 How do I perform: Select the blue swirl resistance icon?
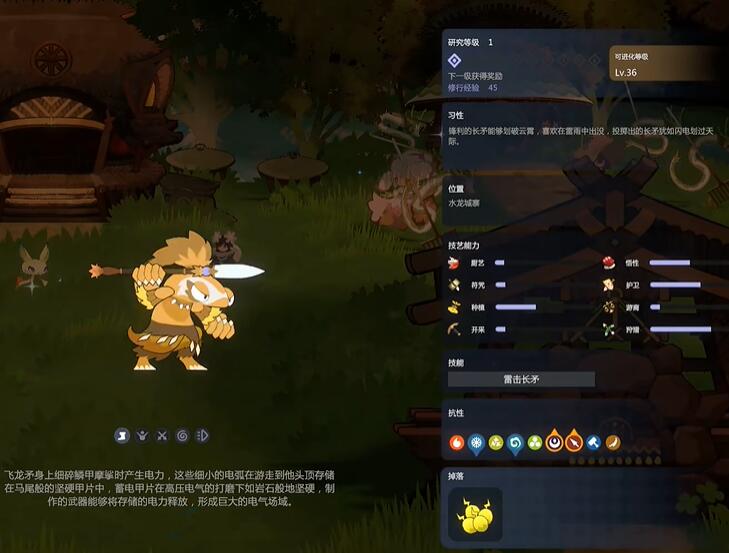tap(515, 441)
